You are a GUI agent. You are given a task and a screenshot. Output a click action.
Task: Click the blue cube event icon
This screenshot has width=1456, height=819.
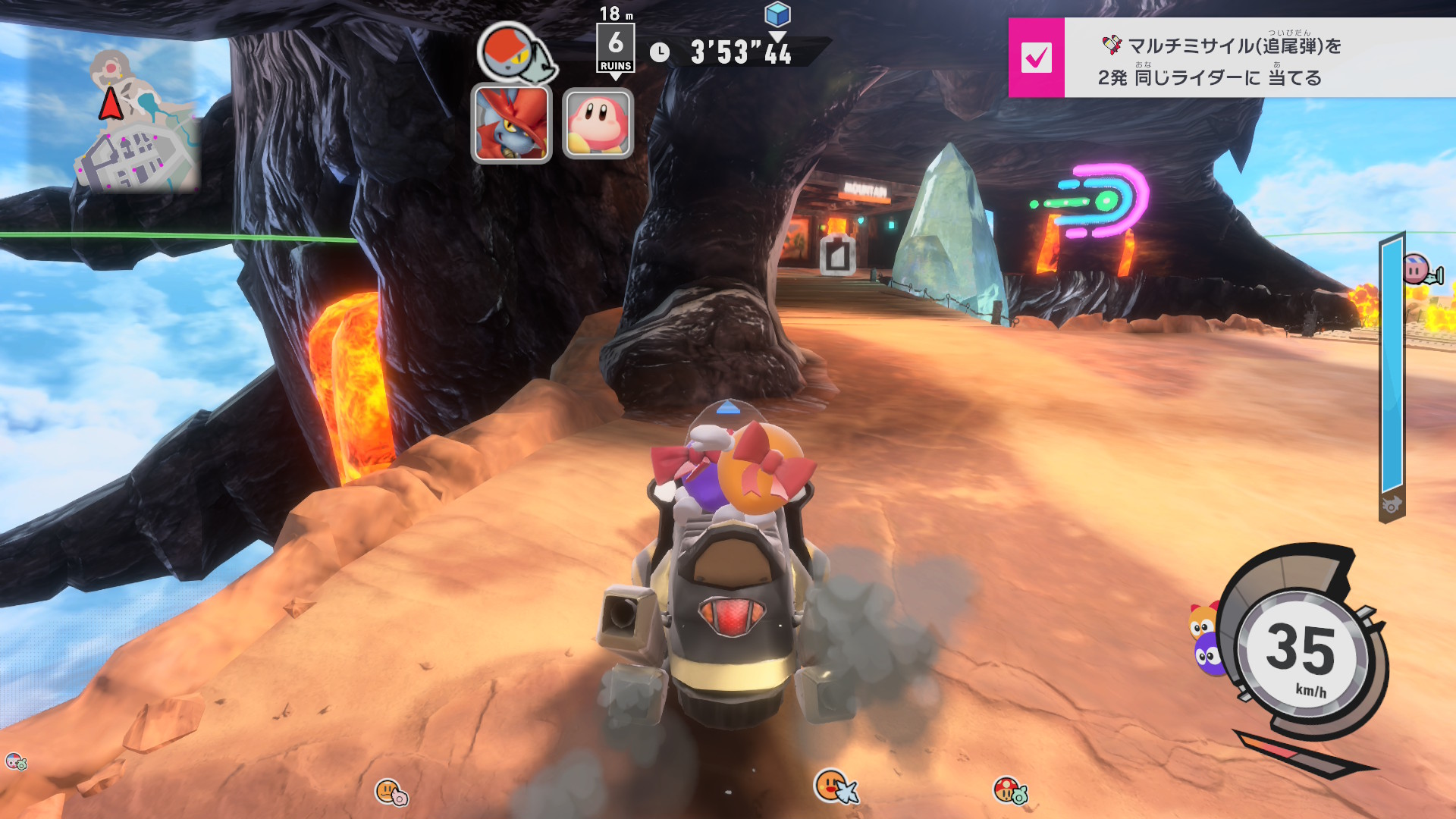coord(777,14)
